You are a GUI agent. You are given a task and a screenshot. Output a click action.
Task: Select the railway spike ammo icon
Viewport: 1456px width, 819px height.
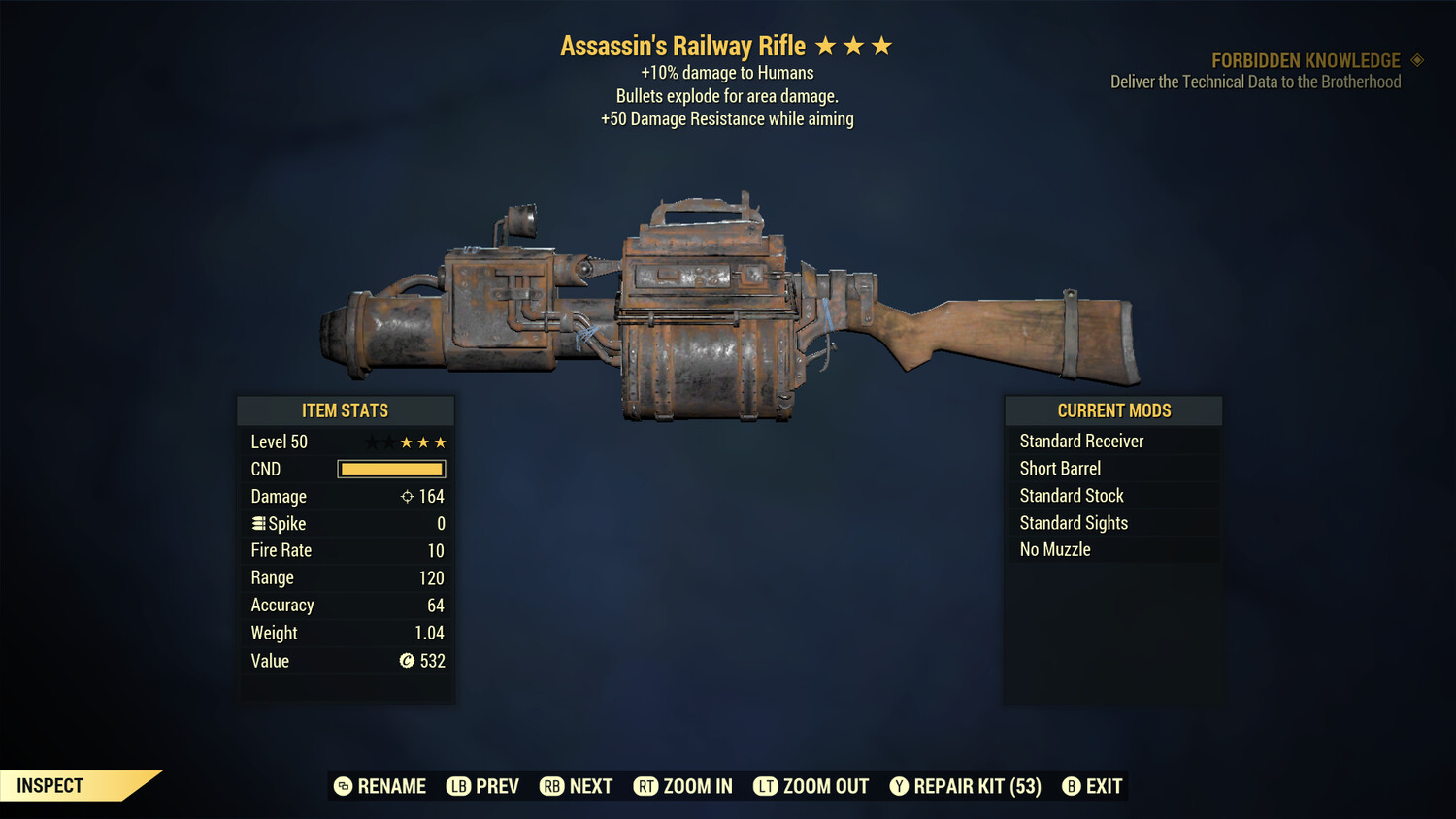click(257, 523)
